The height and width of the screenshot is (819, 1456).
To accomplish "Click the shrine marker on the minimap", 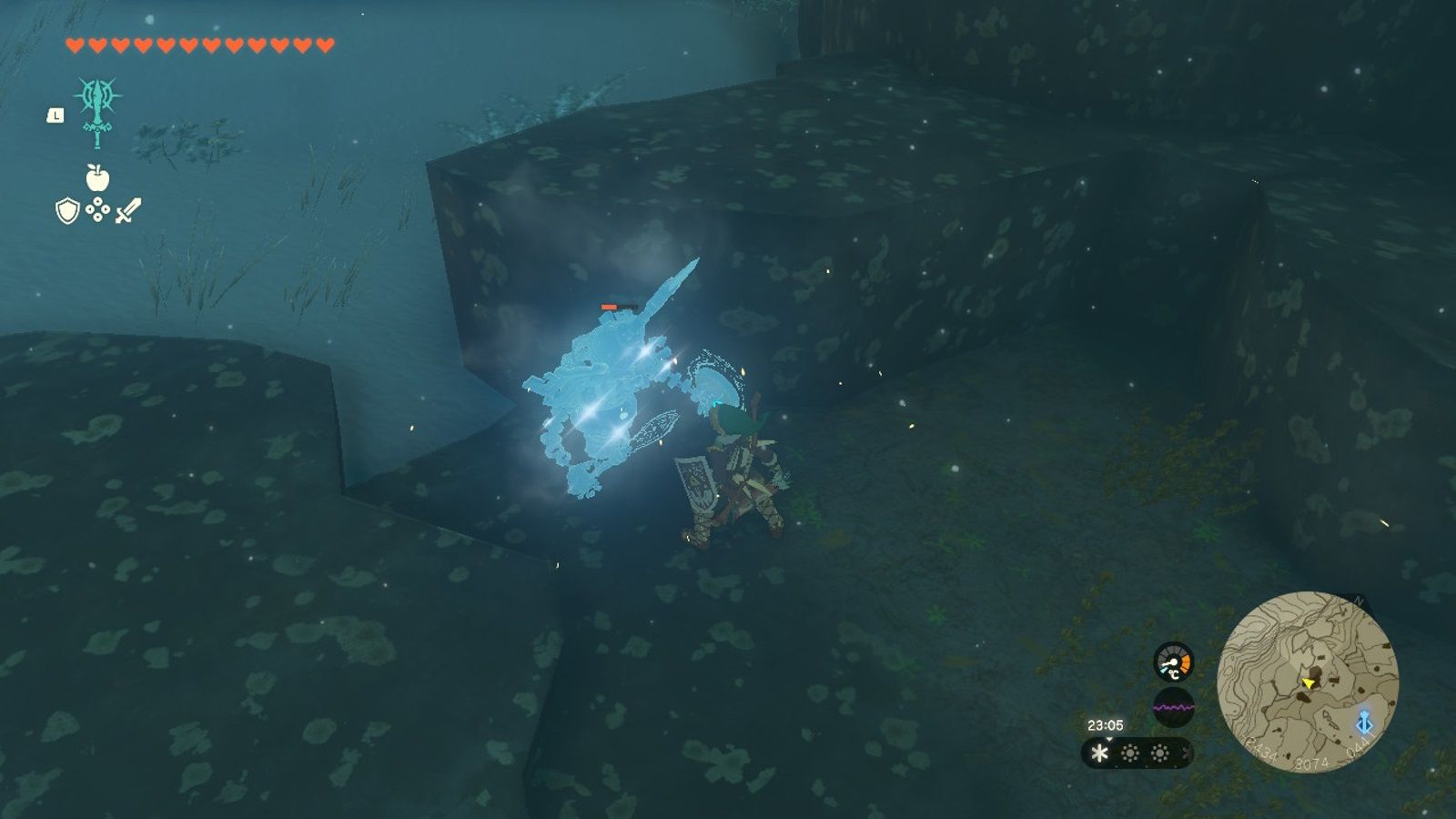I will pyautogui.click(x=1364, y=723).
